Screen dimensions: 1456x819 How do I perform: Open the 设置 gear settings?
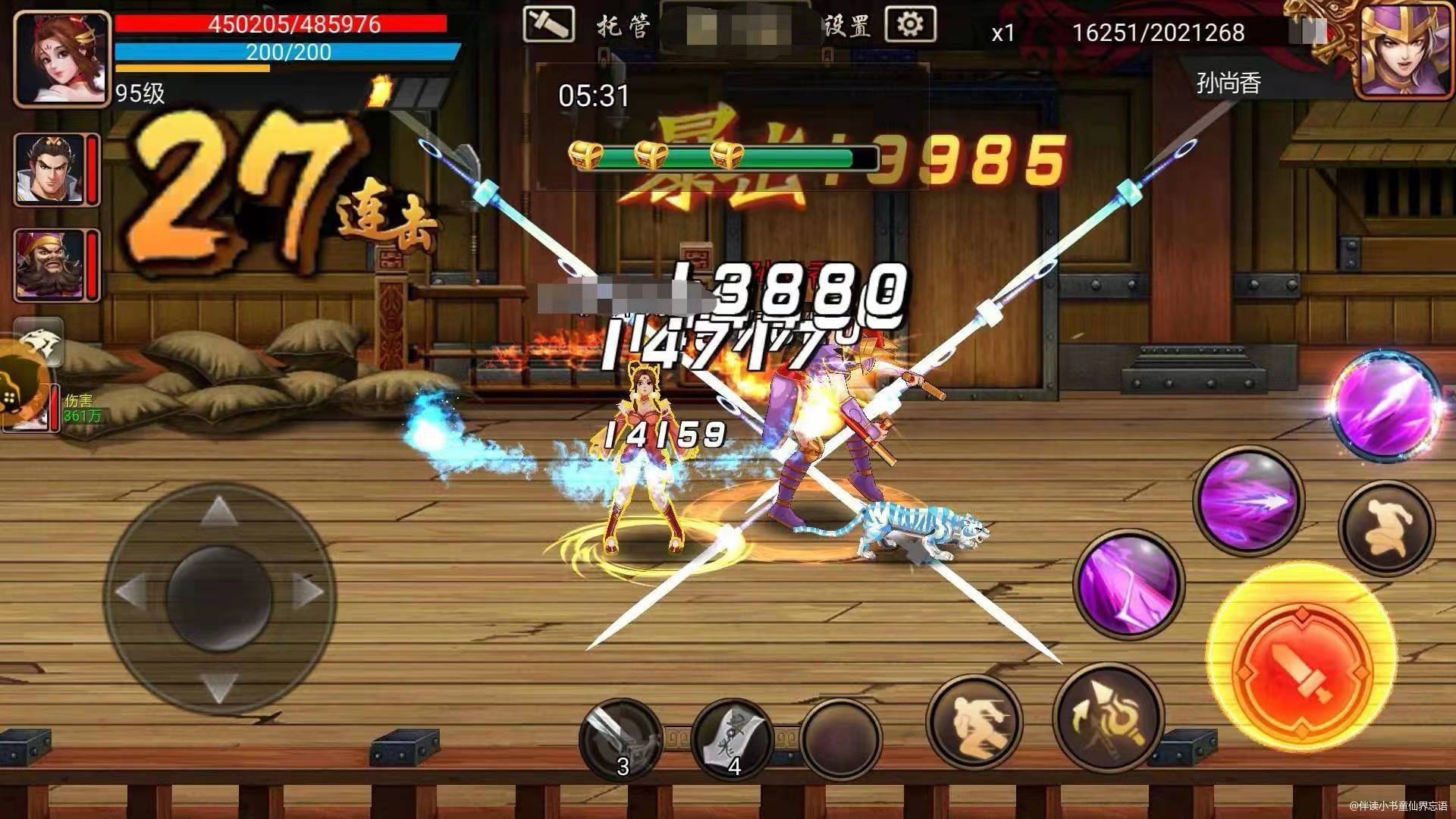tap(909, 26)
